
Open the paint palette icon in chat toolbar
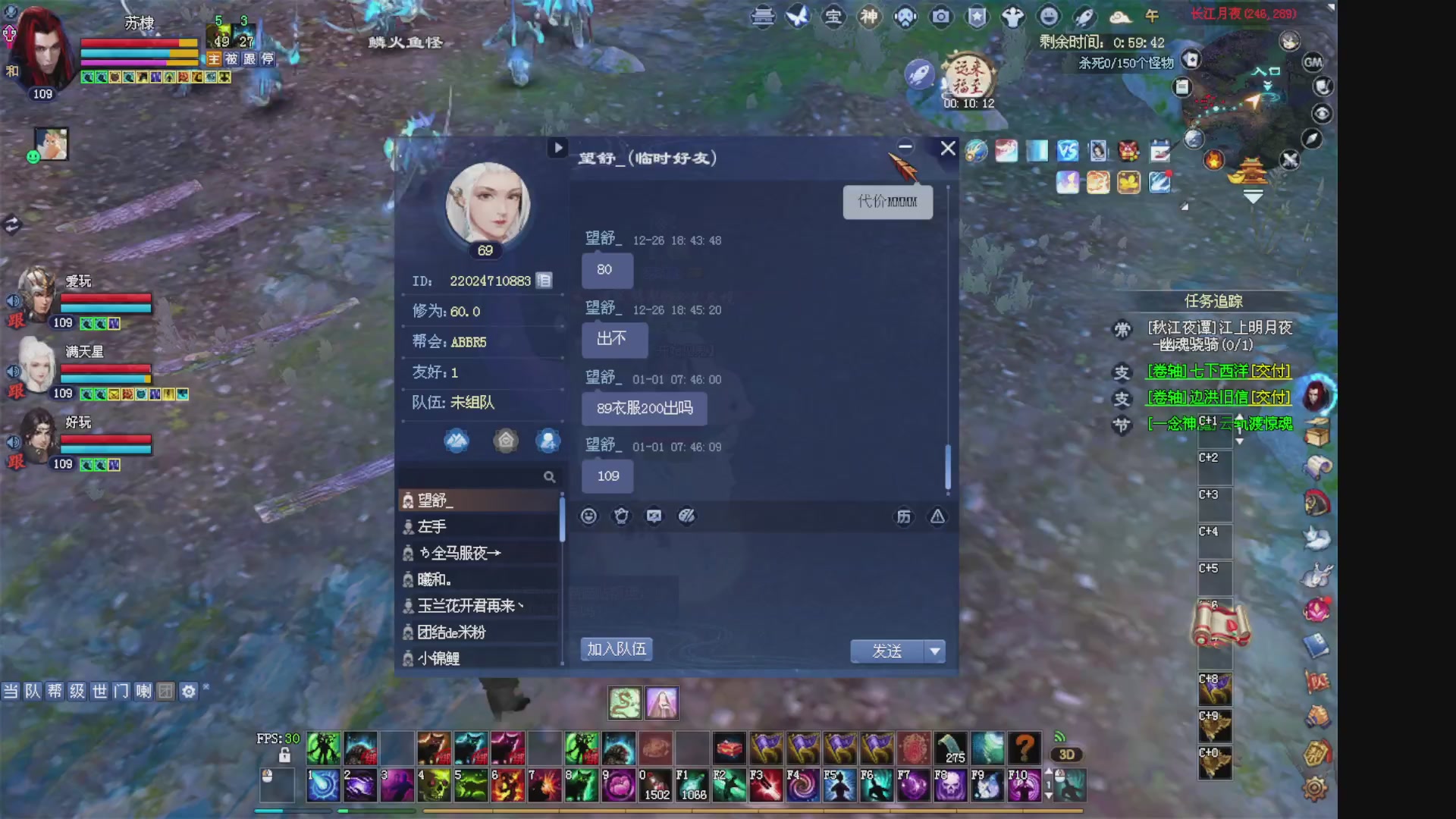pos(686,516)
